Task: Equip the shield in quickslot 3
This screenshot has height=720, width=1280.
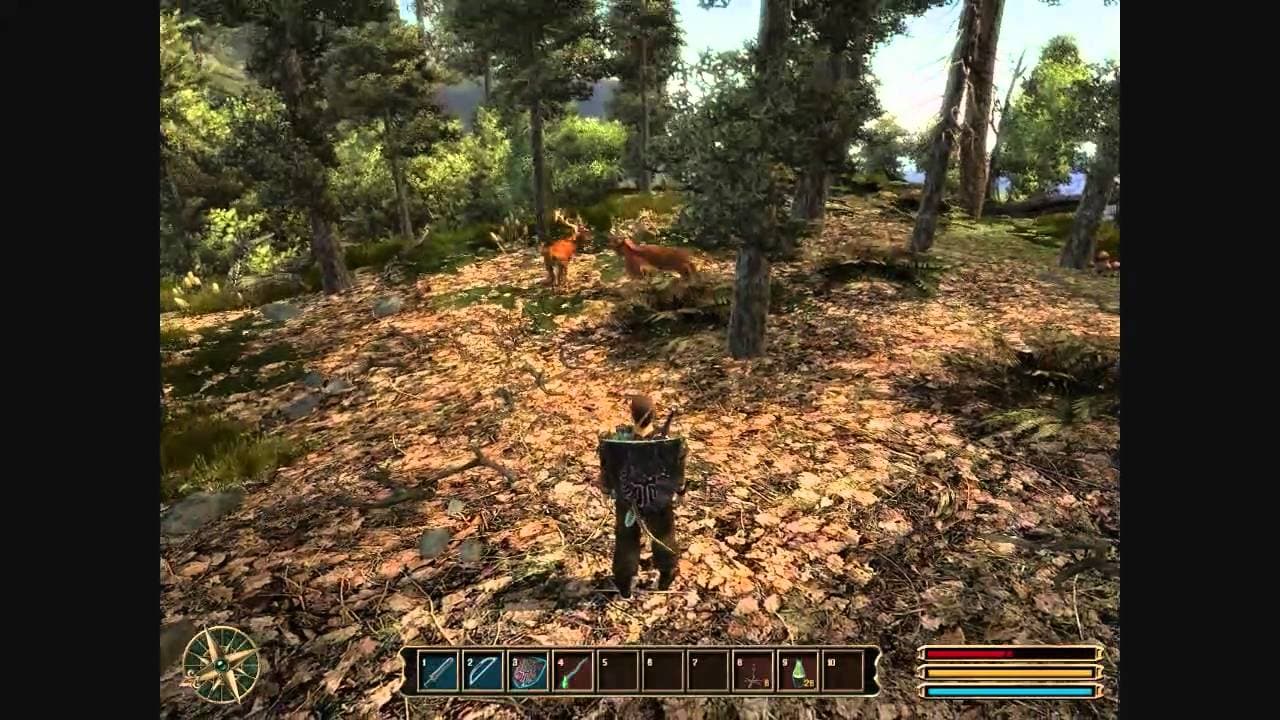Action: pyautogui.click(x=529, y=670)
